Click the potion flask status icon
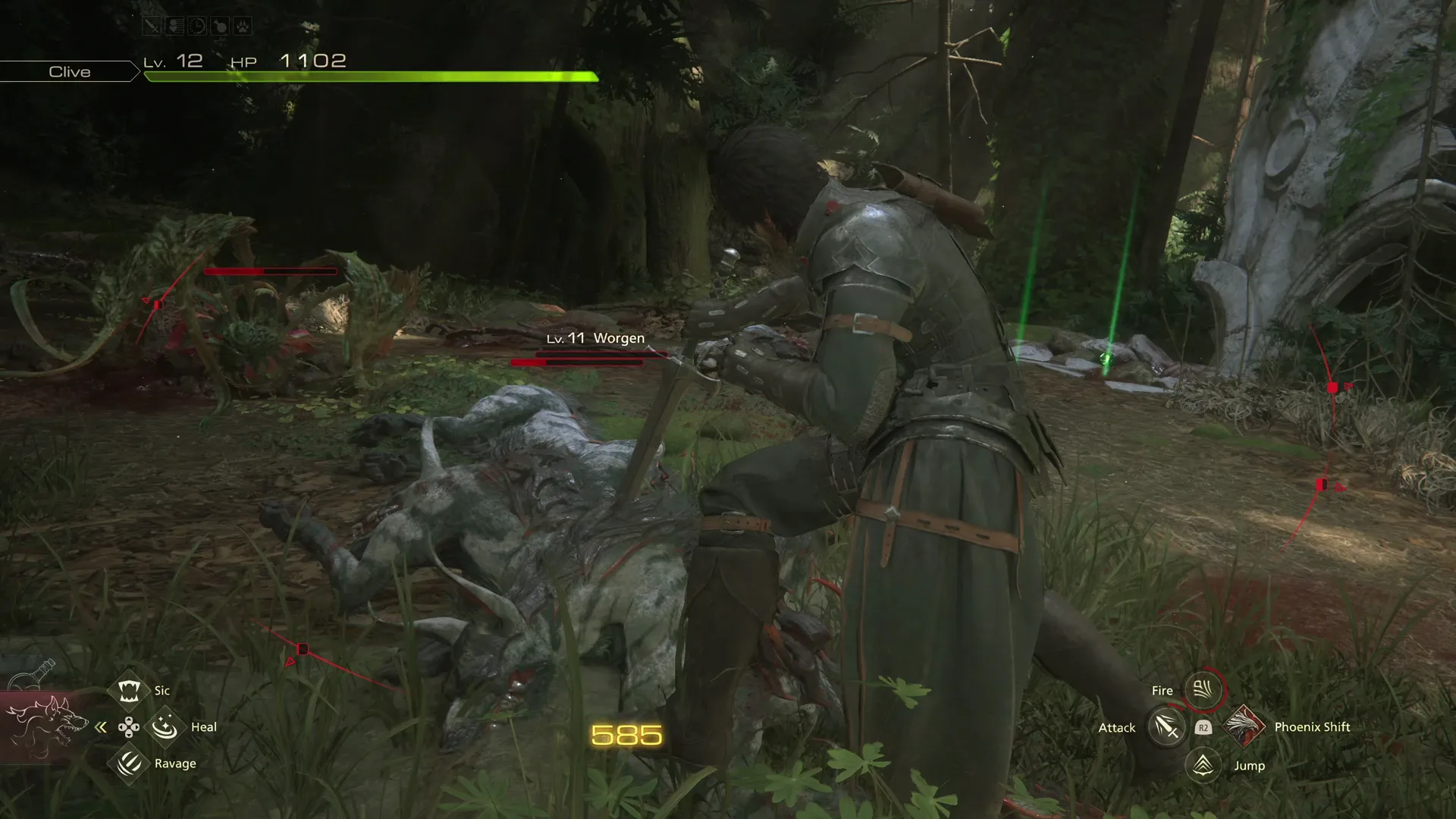Image resolution: width=1456 pixels, height=819 pixels. tap(220, 27)
